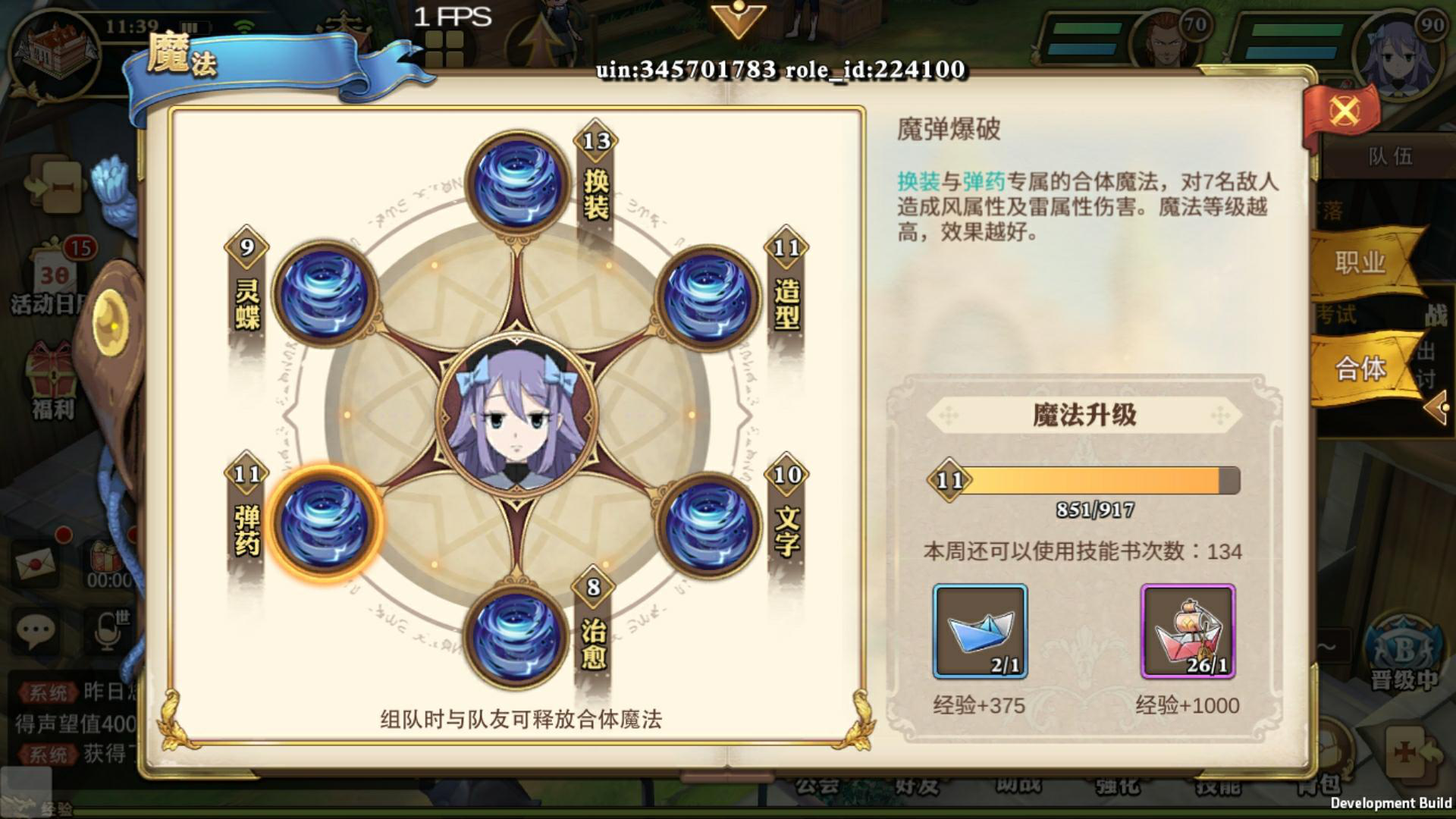
Task: Open the mail envelope icon
Action: point(34,561)
